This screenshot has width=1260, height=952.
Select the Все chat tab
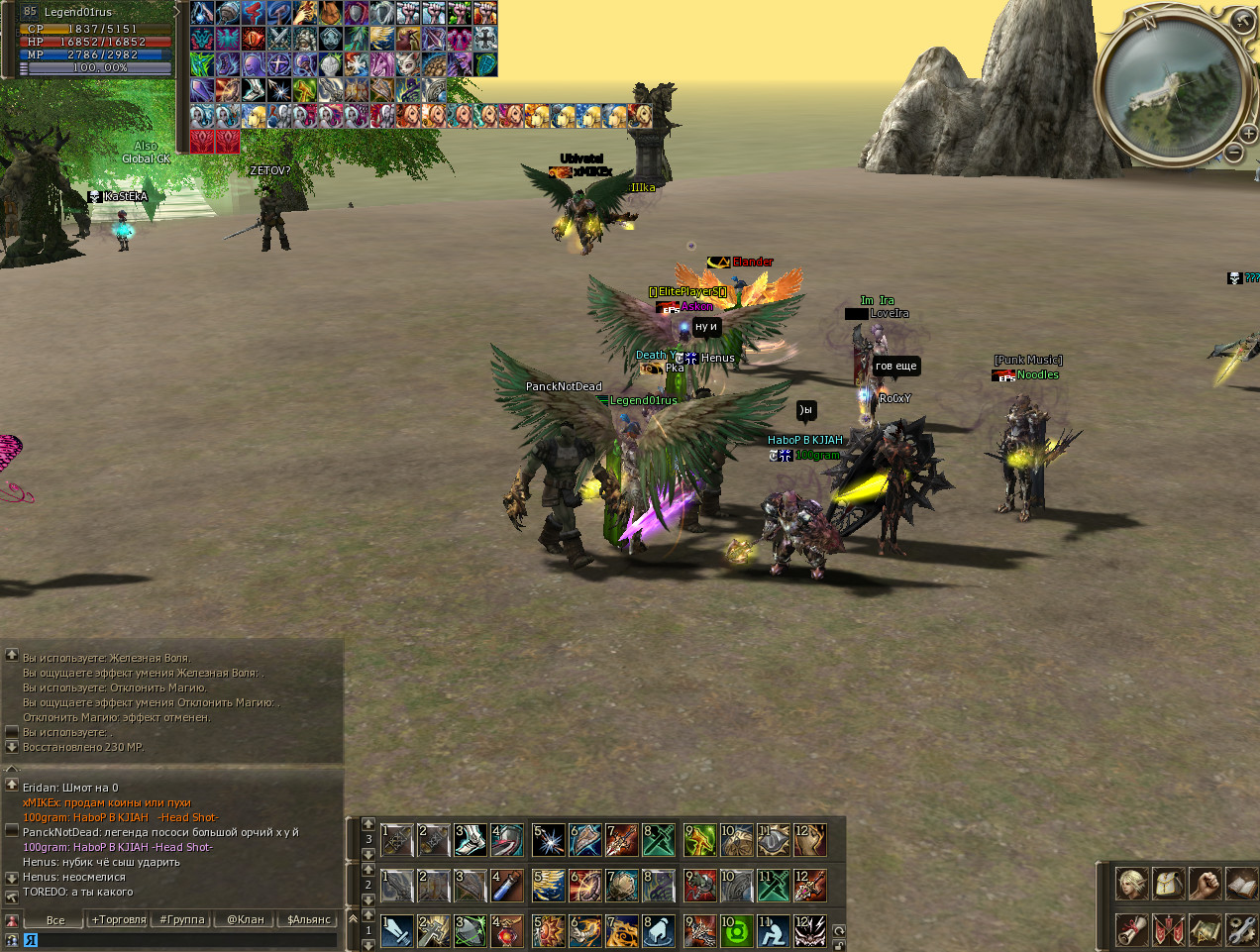[55, 920]
